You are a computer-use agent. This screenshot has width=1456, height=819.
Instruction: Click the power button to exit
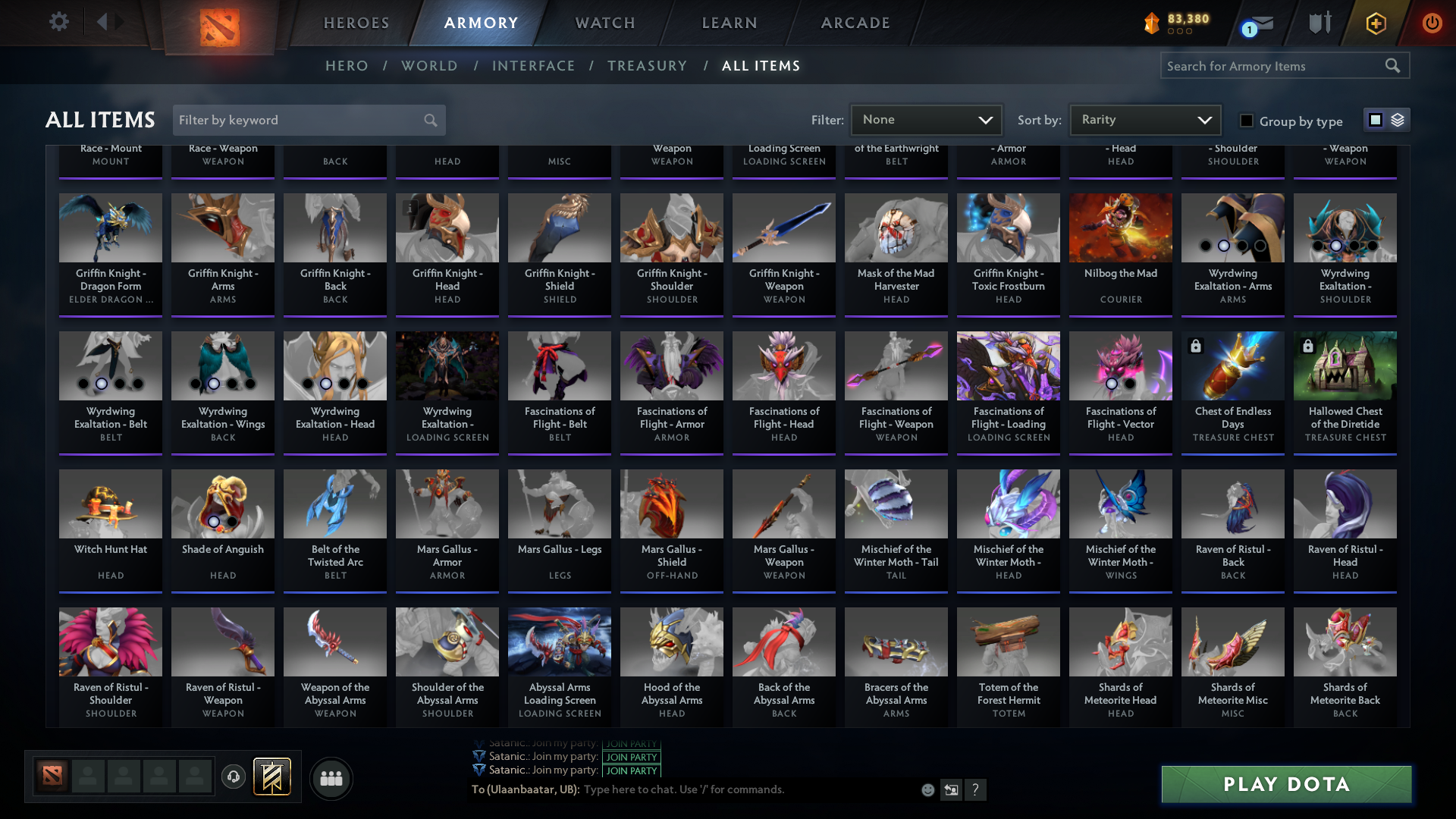(1432, 24)
